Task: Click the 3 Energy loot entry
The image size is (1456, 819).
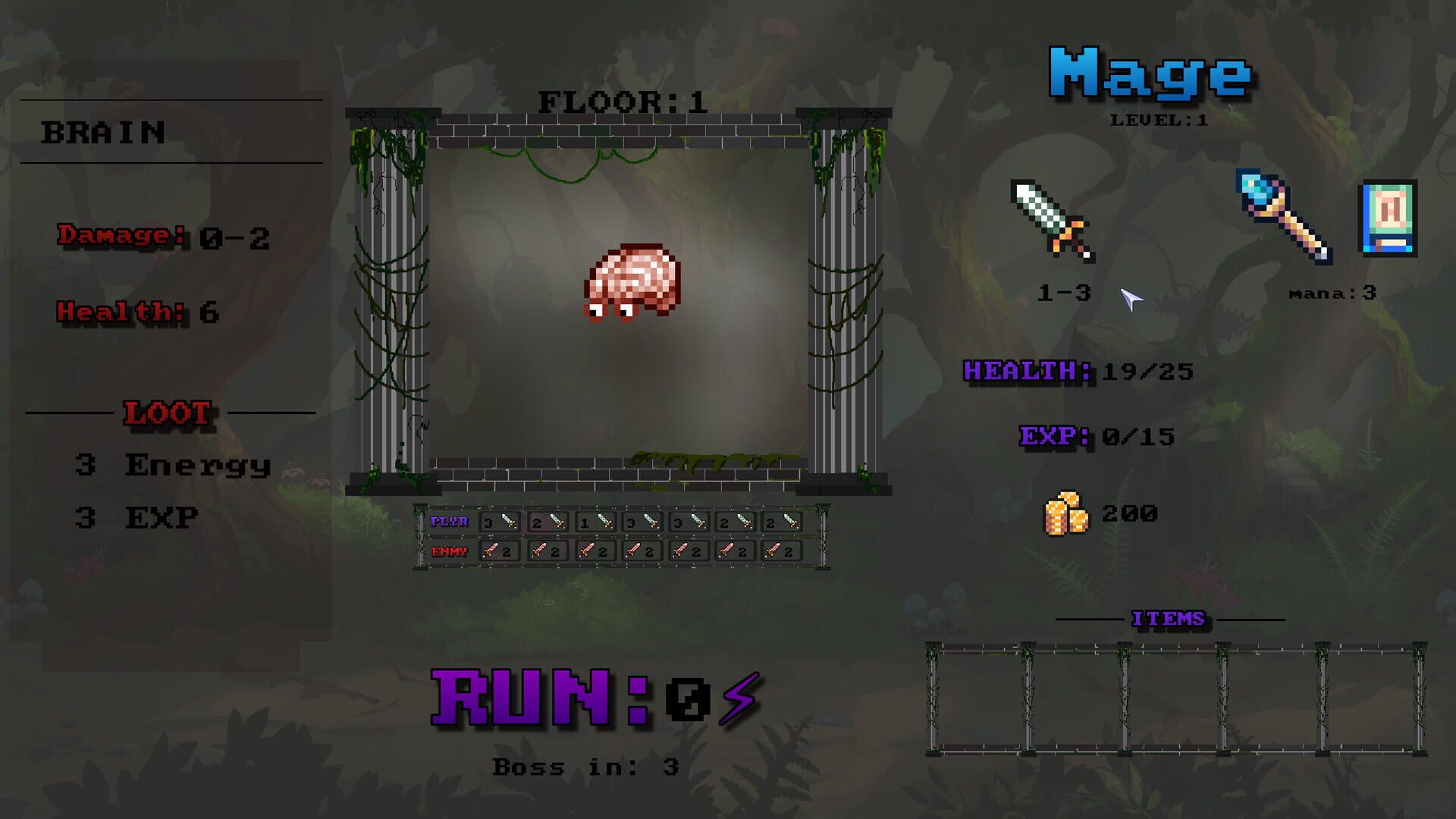Action: [x=174, y=465]
